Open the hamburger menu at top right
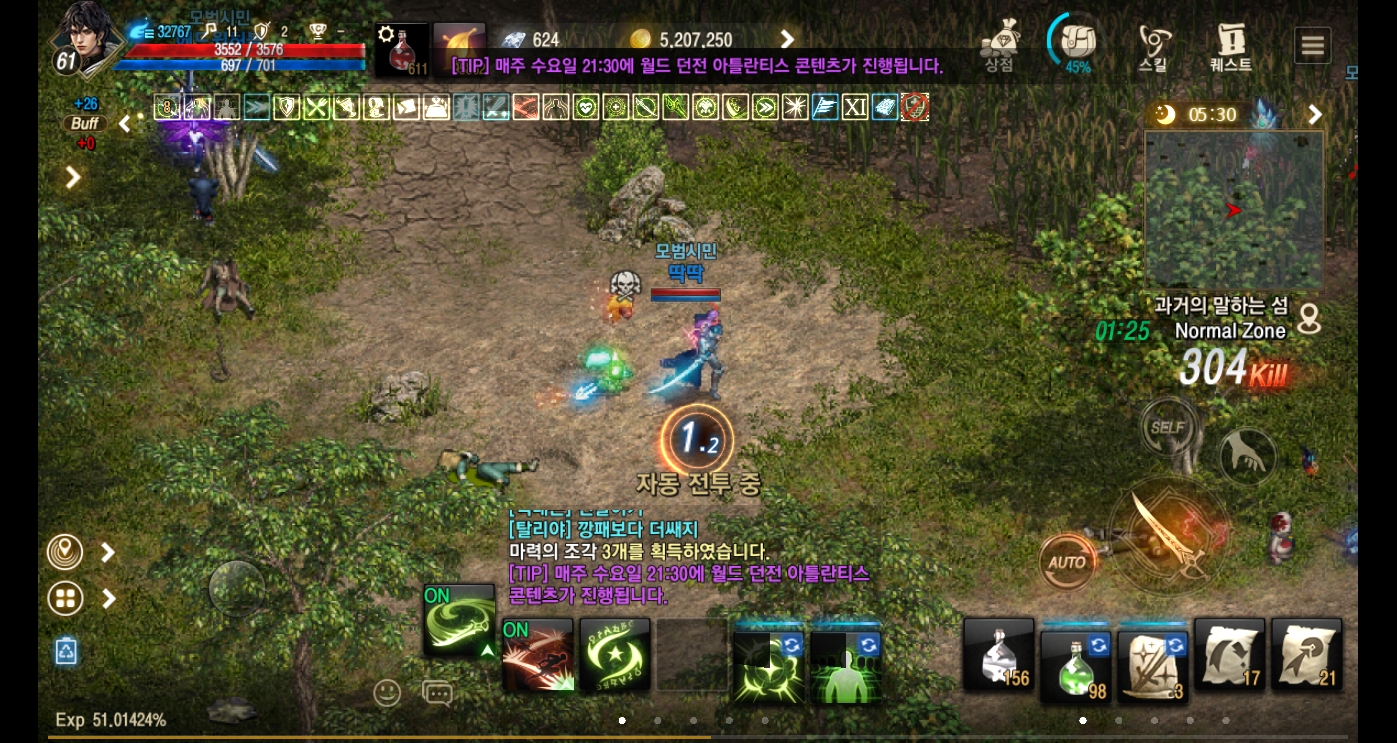Image resolution: width=1397 pixels, height=743 pixels. 1312,44
